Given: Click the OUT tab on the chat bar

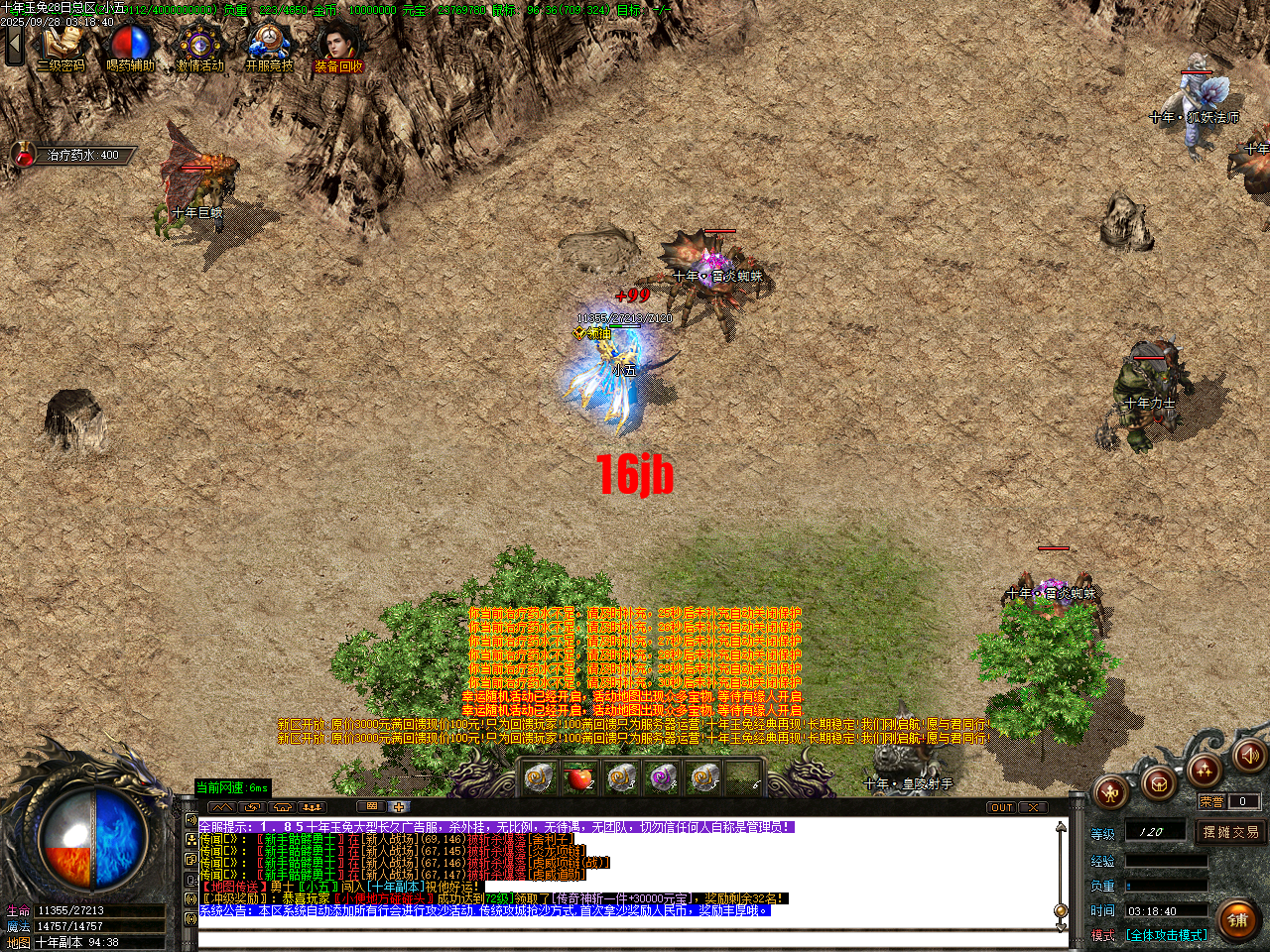Looking at the screenshot, I should coord(1001,806).
